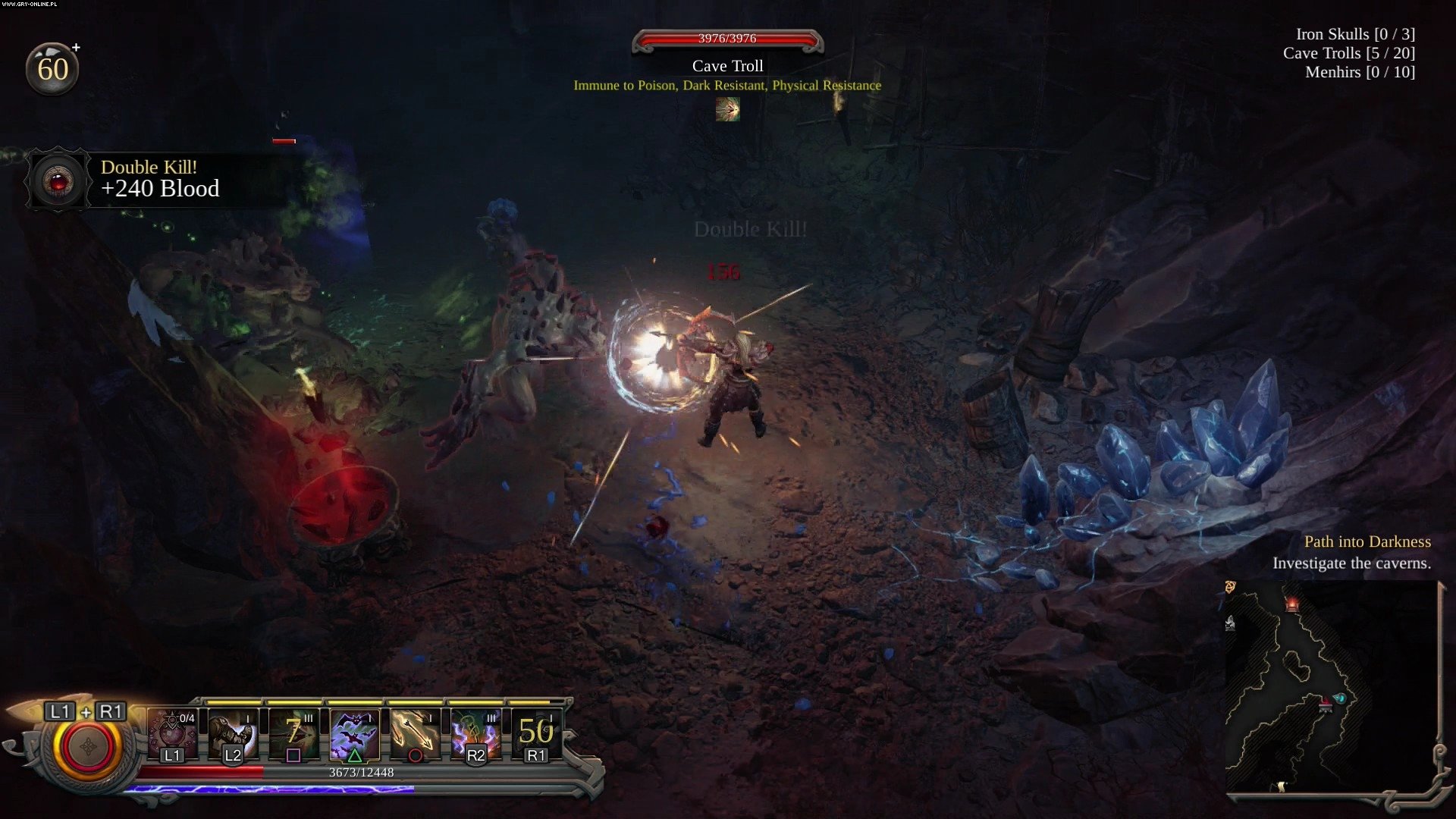
Task: Click the level 60 character badge
Action: coord(52,69)
